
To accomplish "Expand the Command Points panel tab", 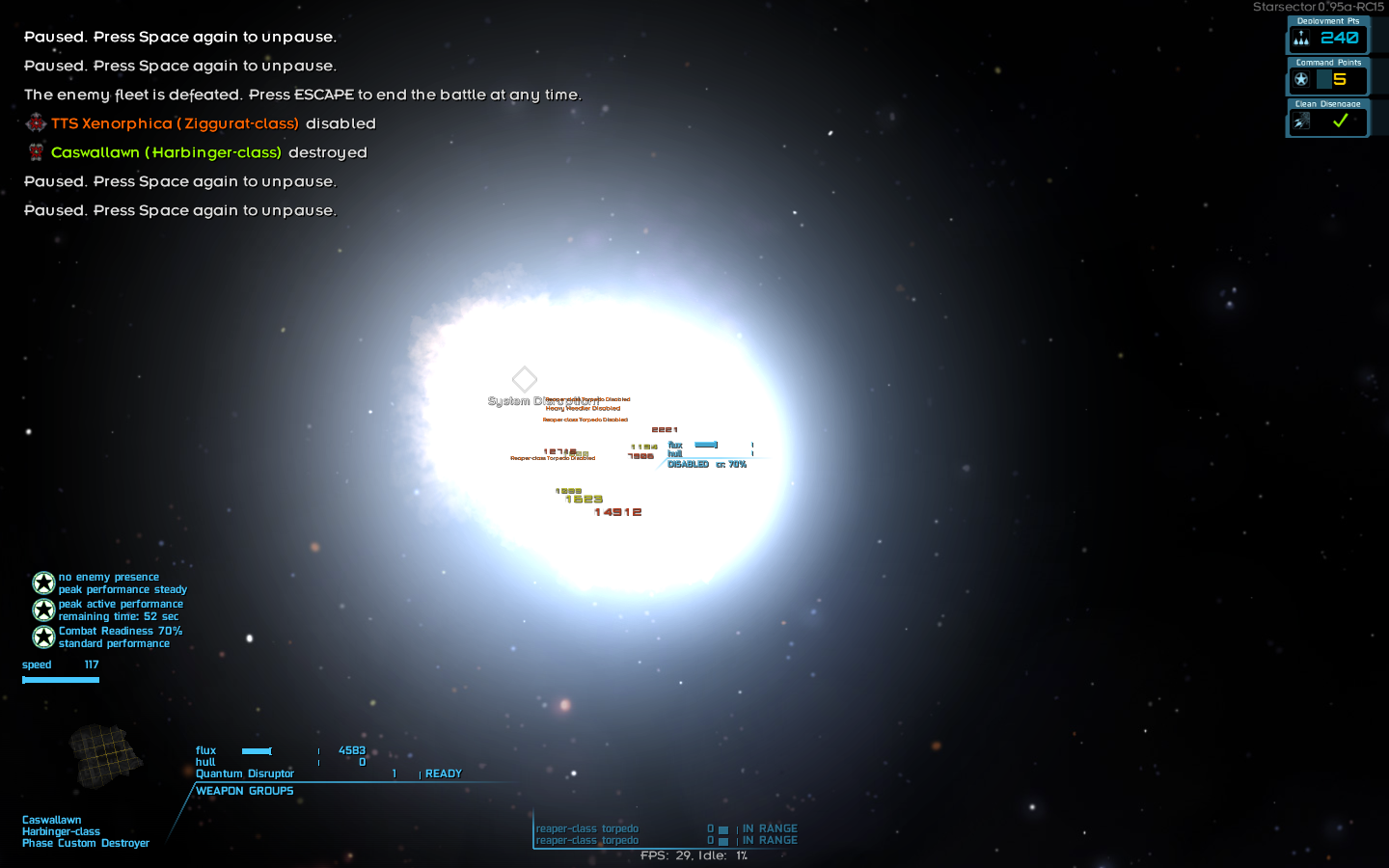I will coord(1328,62).
